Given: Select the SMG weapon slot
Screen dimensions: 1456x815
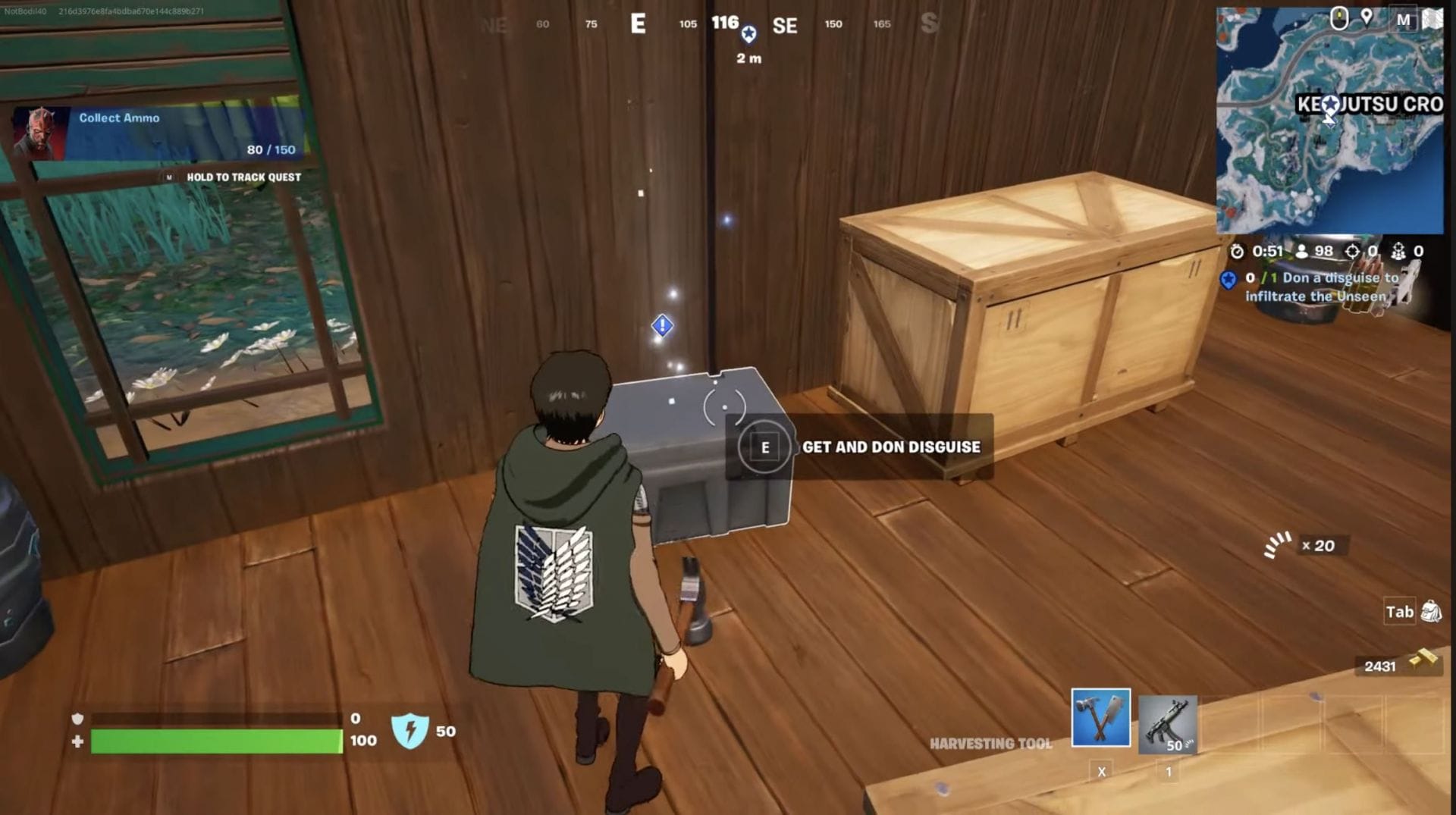Looking at the screenshot, I should [x=1167, y=723].
